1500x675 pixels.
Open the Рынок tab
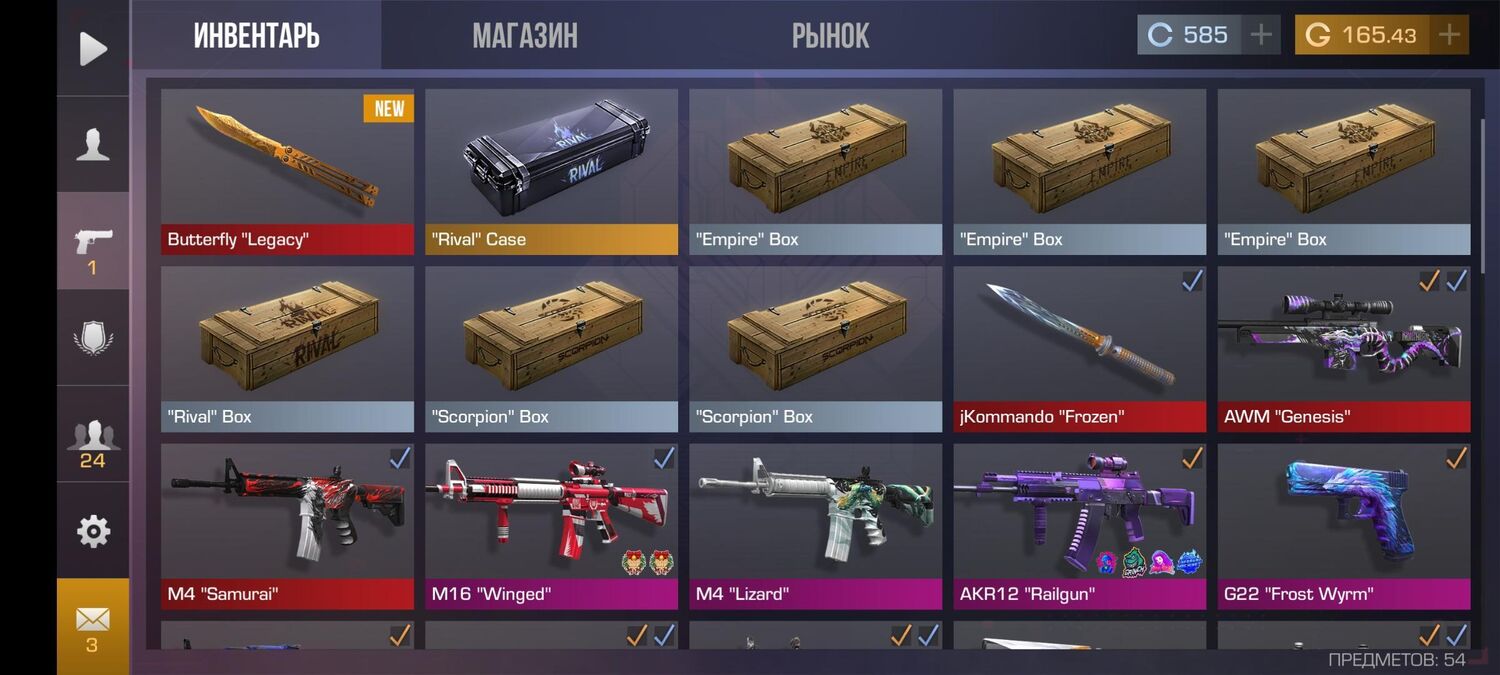click(830, 36)
